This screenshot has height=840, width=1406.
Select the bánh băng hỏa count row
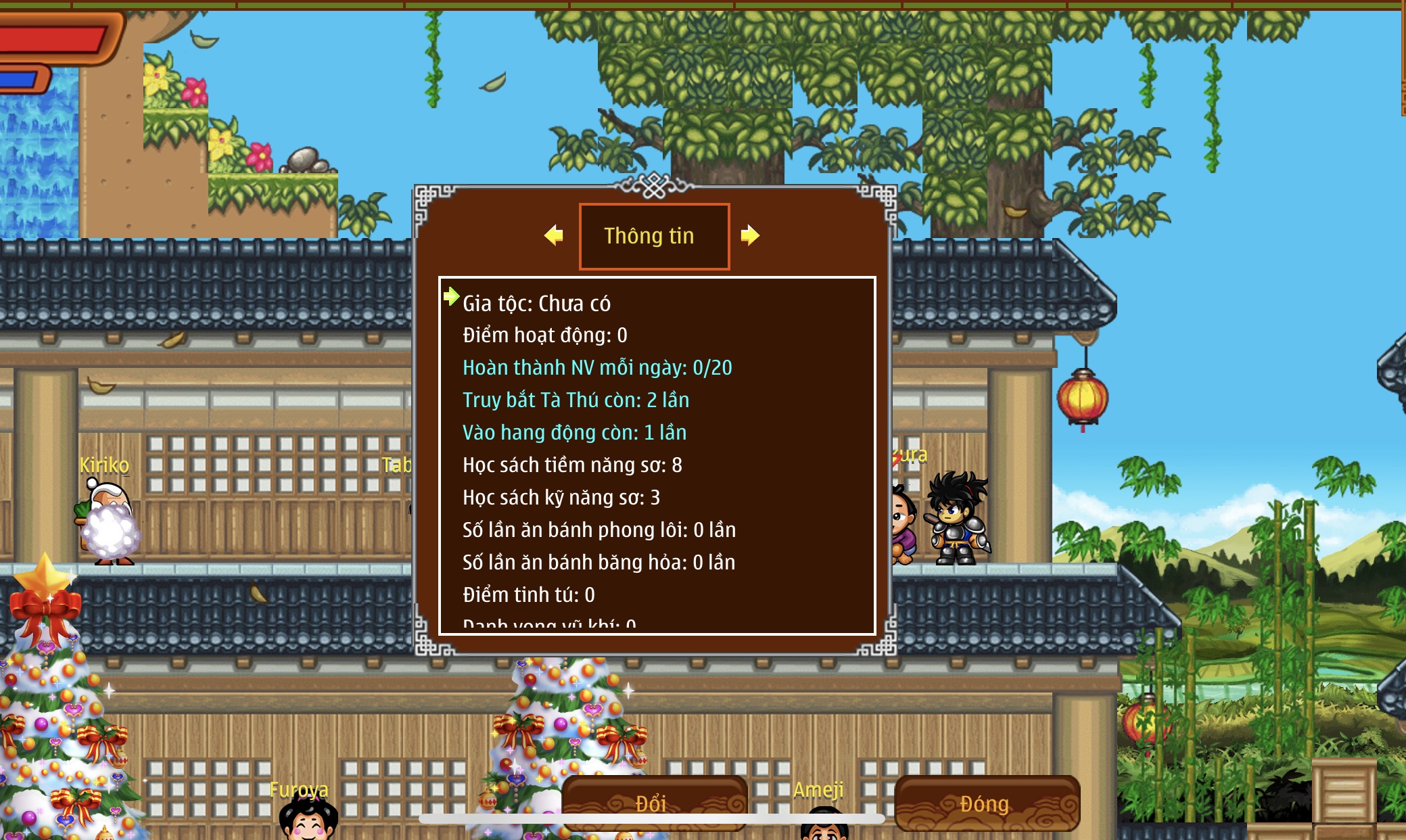point(599,563)
